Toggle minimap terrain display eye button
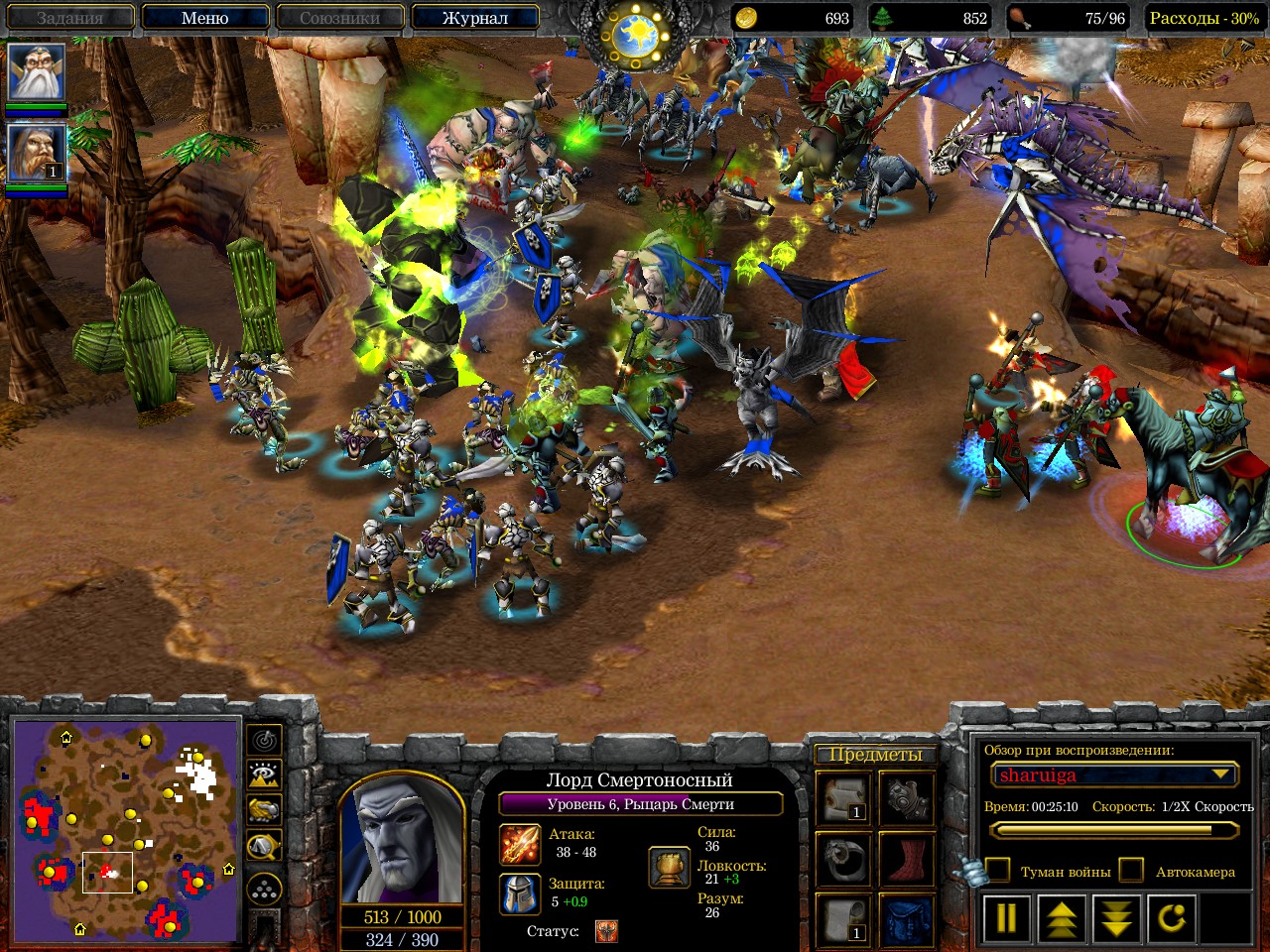This screenshot has height=952, width=1270. click(x=264, y=774)
